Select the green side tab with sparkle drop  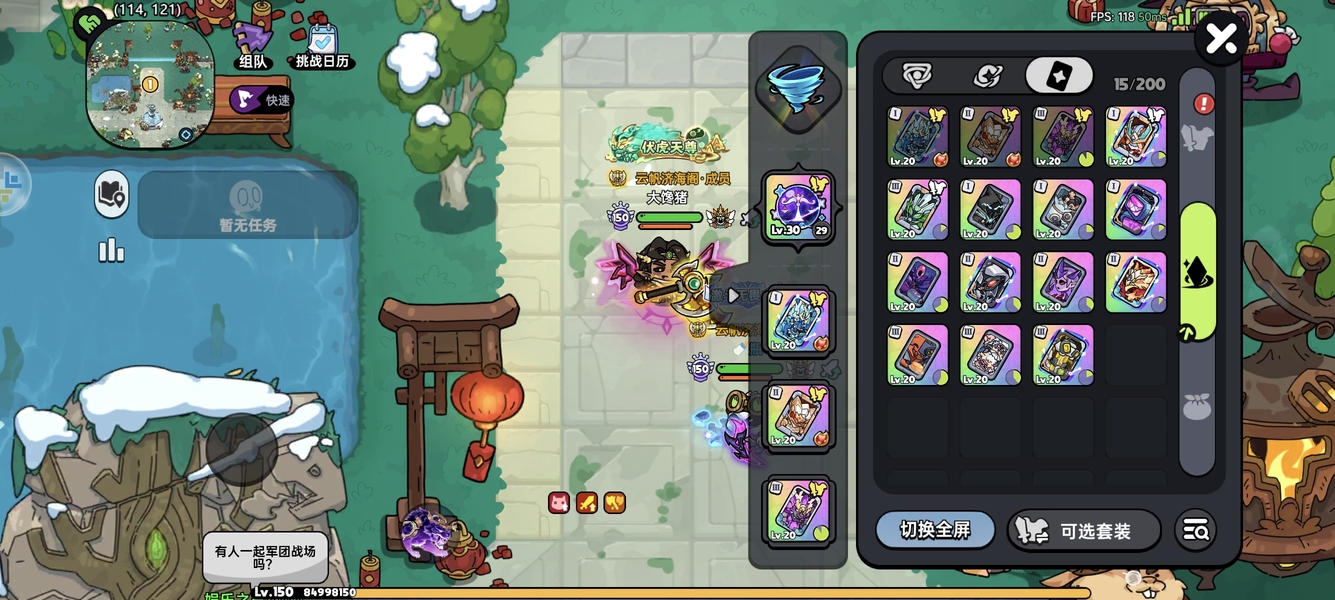click(1197, 272)
